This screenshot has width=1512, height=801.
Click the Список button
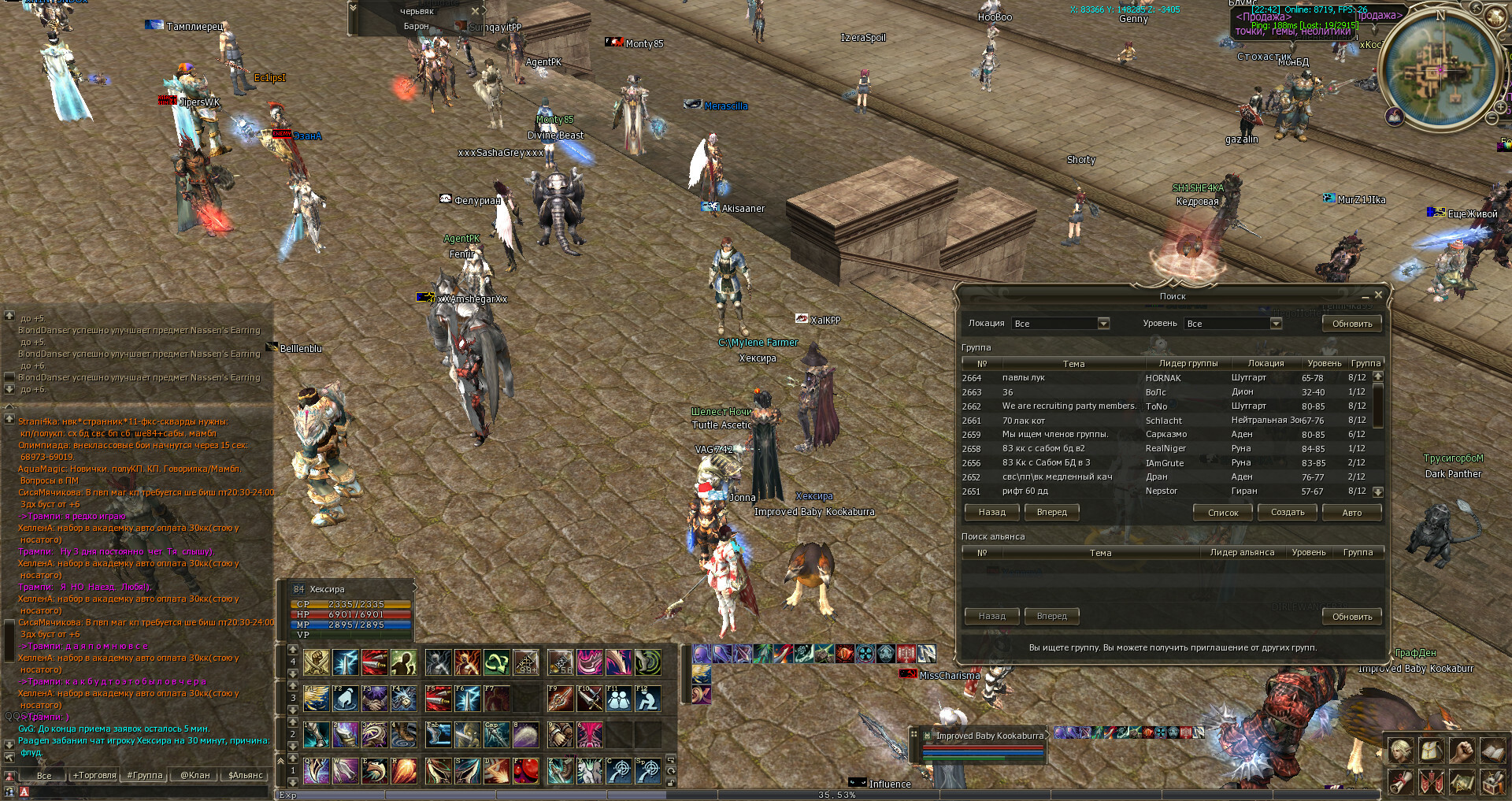(1222, 512)
